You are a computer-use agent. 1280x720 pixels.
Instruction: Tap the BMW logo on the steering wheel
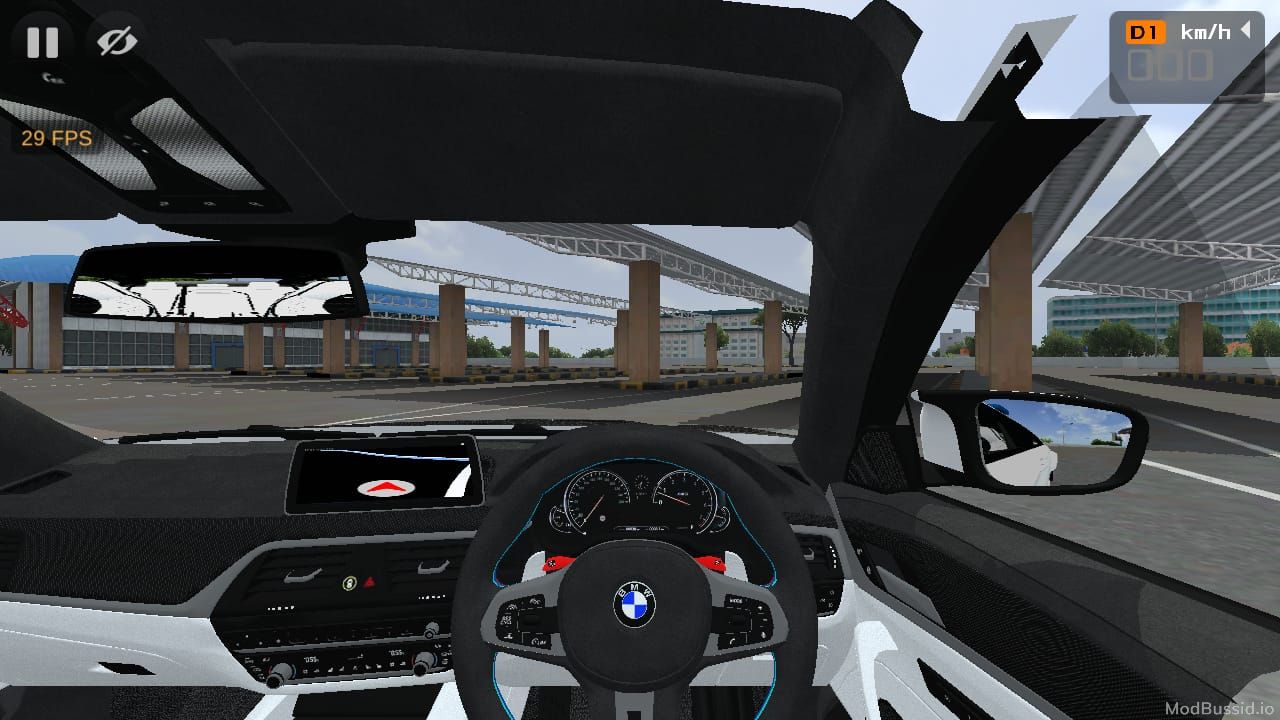633,604
